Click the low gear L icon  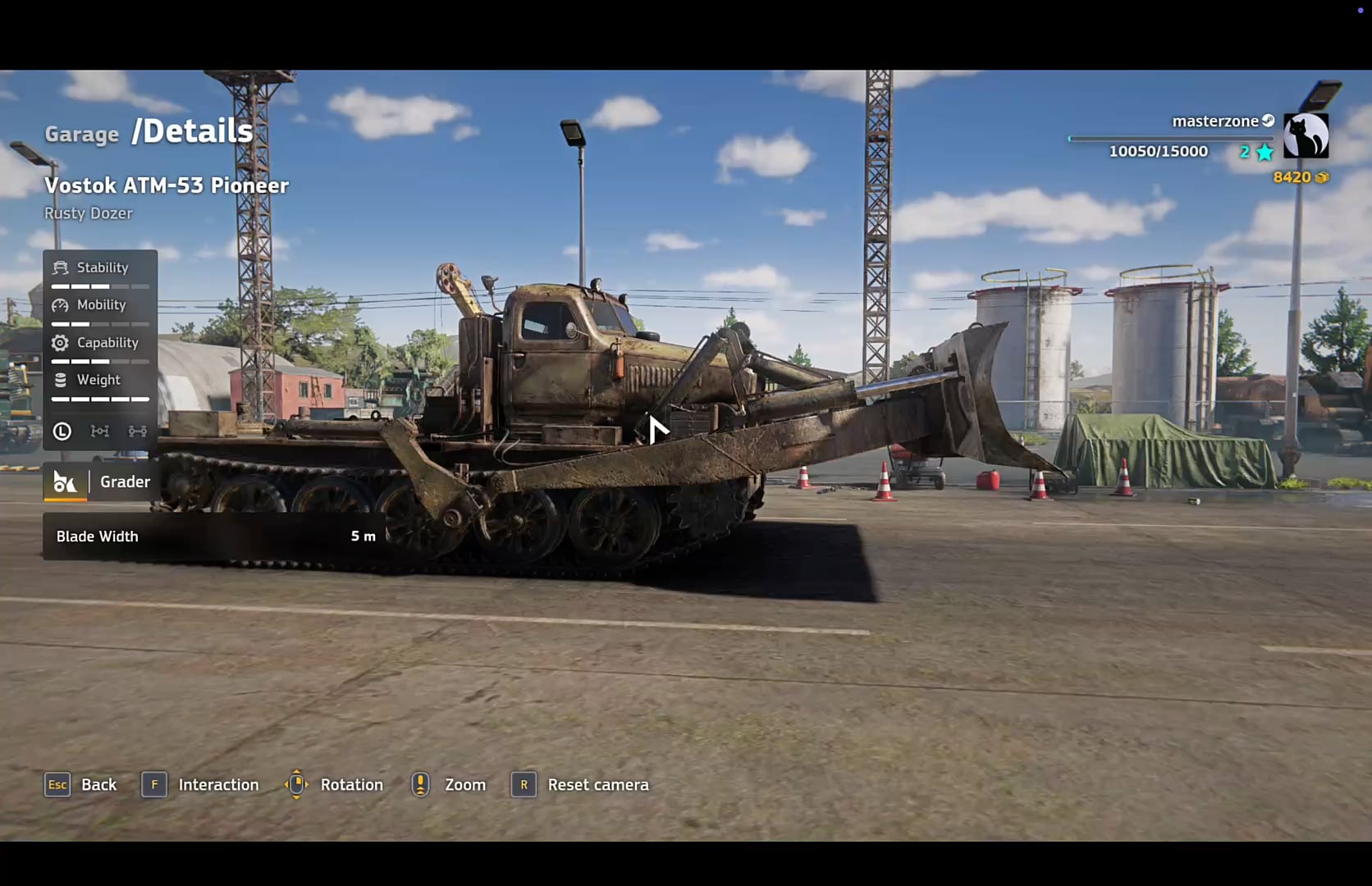point(62,432)
